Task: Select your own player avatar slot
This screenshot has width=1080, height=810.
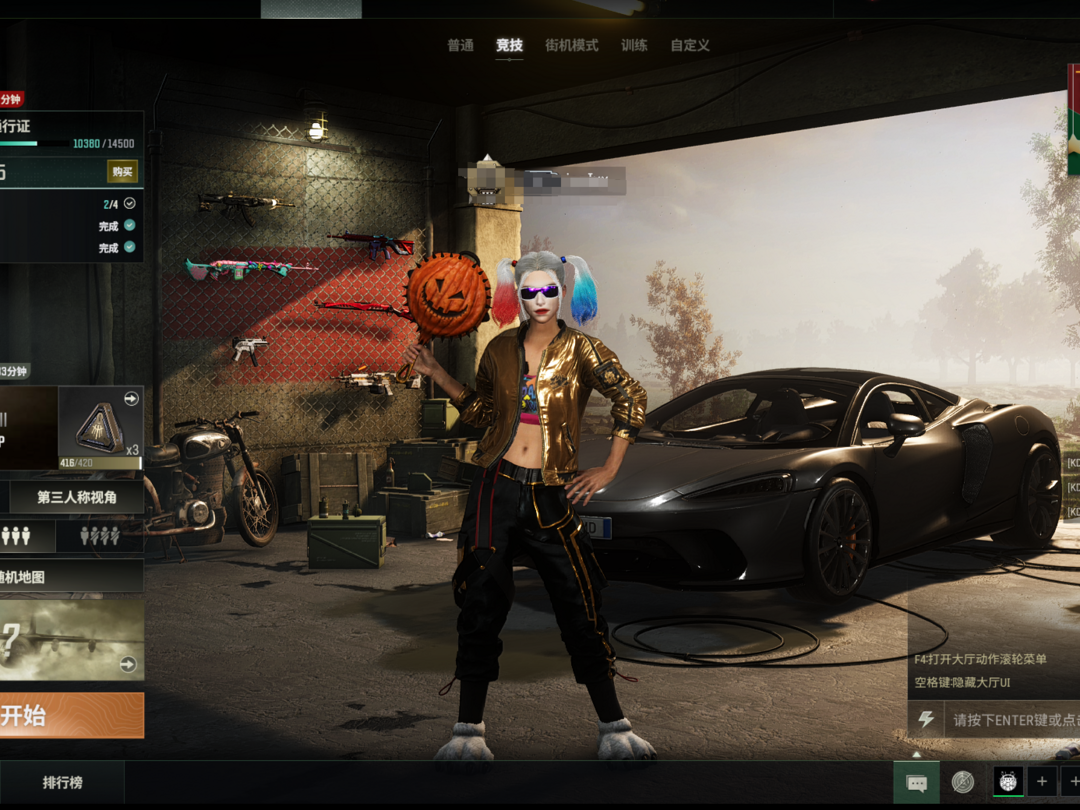Action: 1007,781
